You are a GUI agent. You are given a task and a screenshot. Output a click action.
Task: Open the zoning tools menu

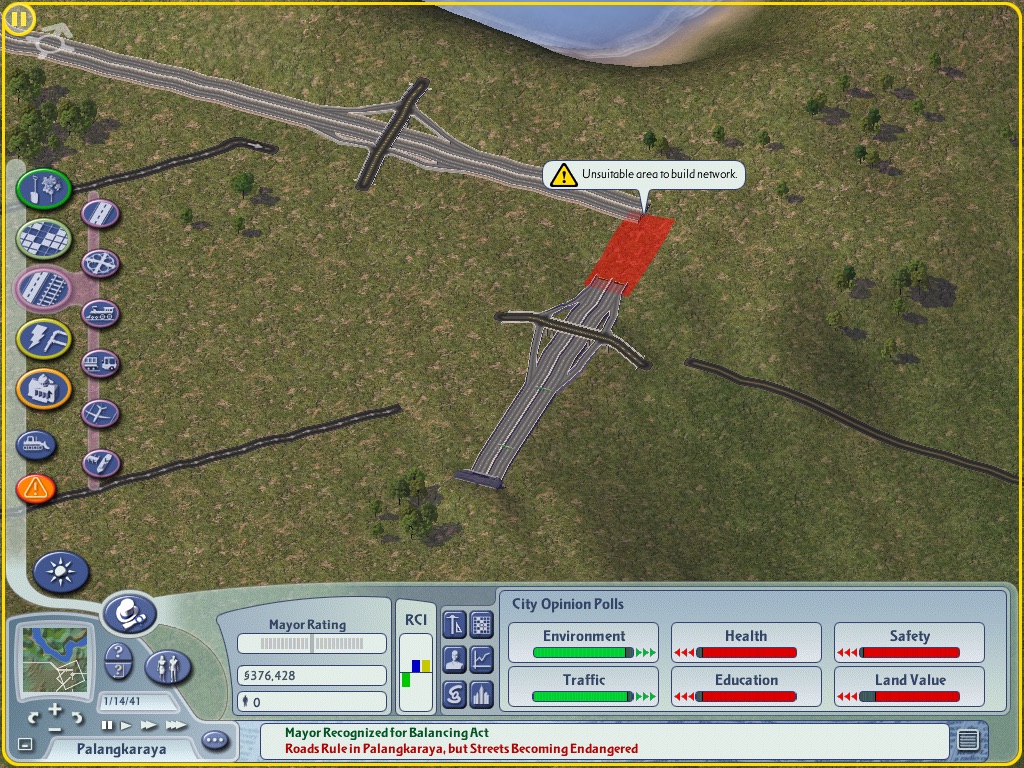click(43, 238)
